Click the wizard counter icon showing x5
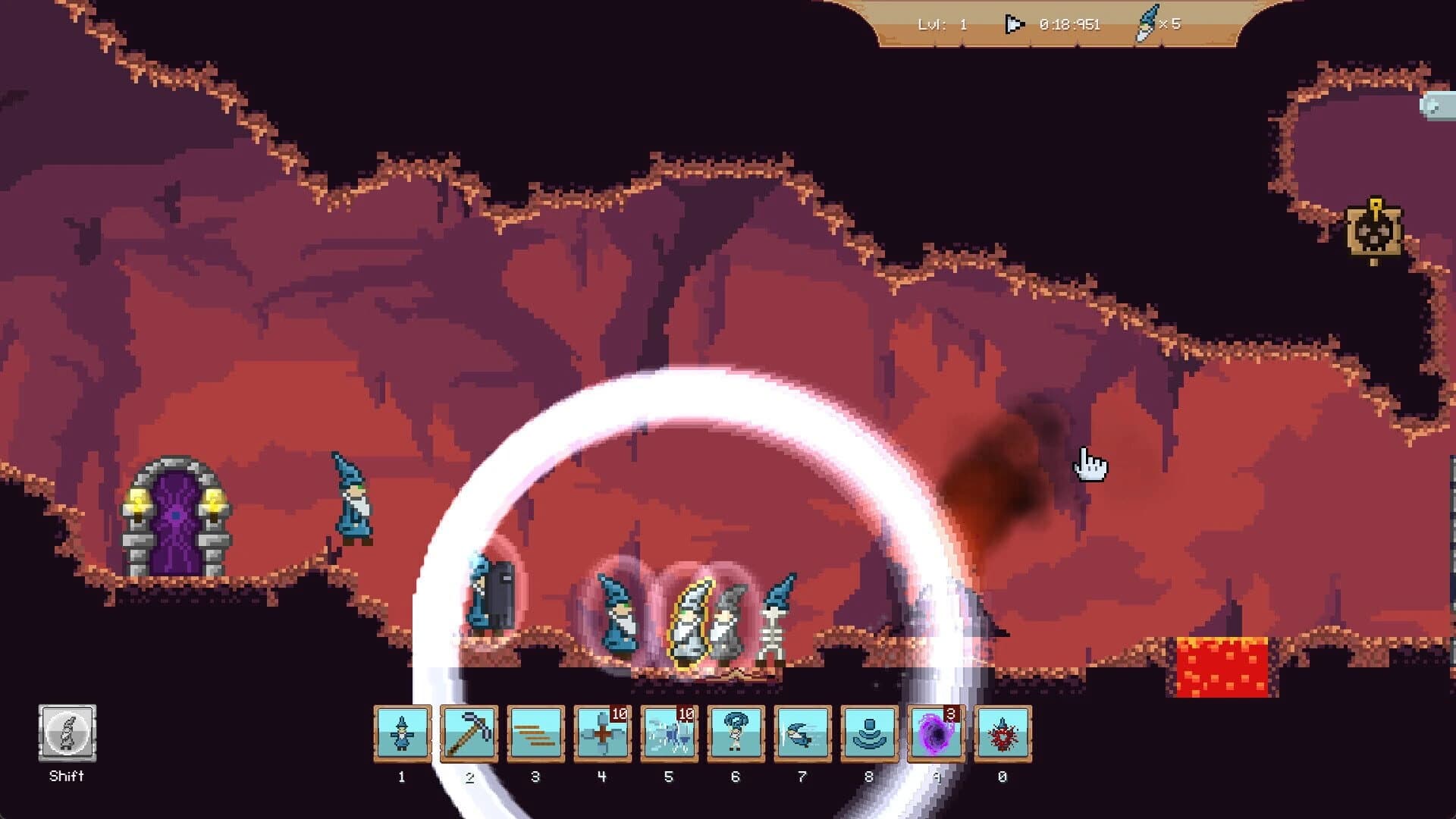The height and width of the screenshot is (819, 1456). (1150, 24)
